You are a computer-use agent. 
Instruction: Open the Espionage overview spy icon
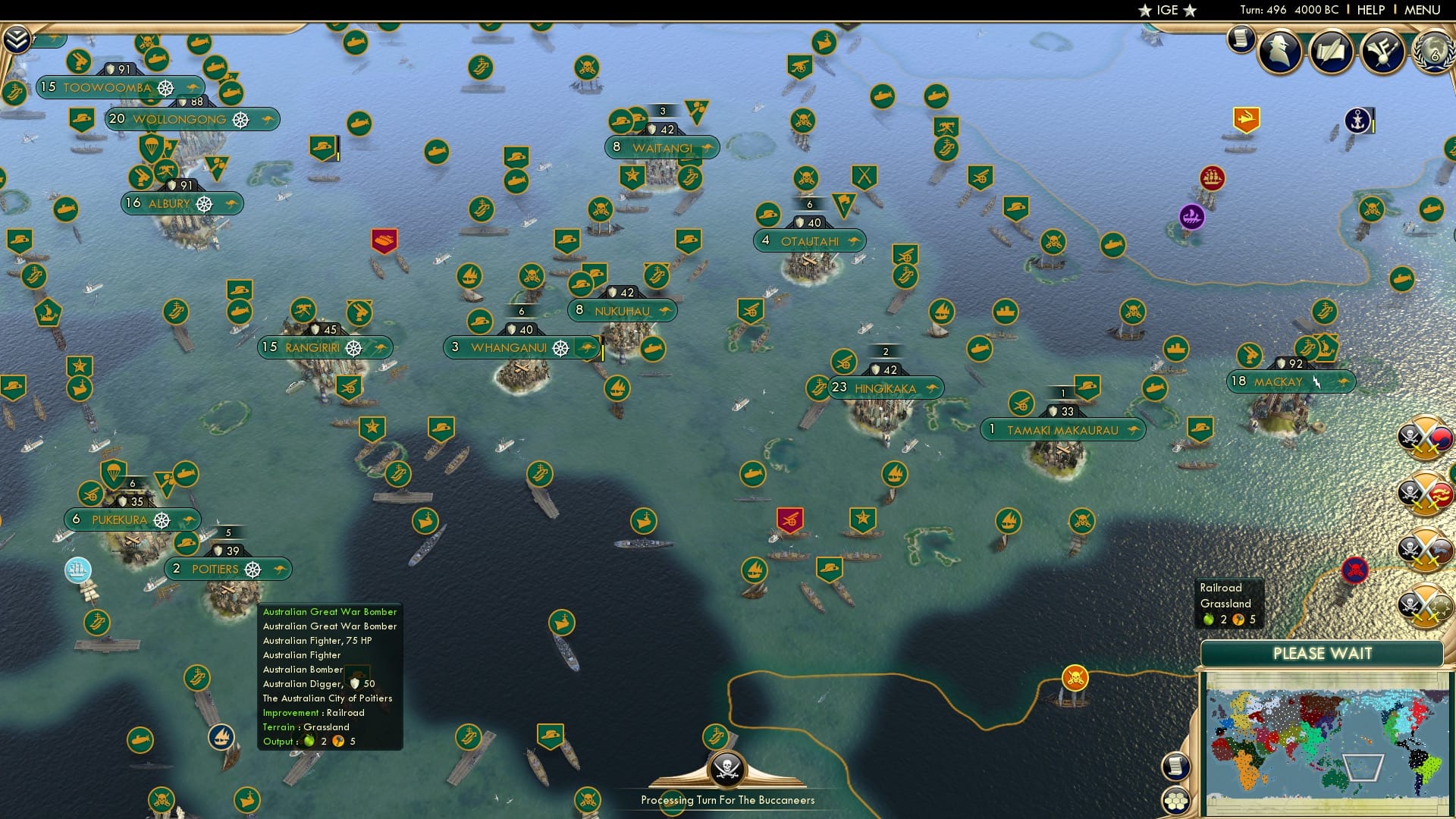click(x=1281, y=52)
